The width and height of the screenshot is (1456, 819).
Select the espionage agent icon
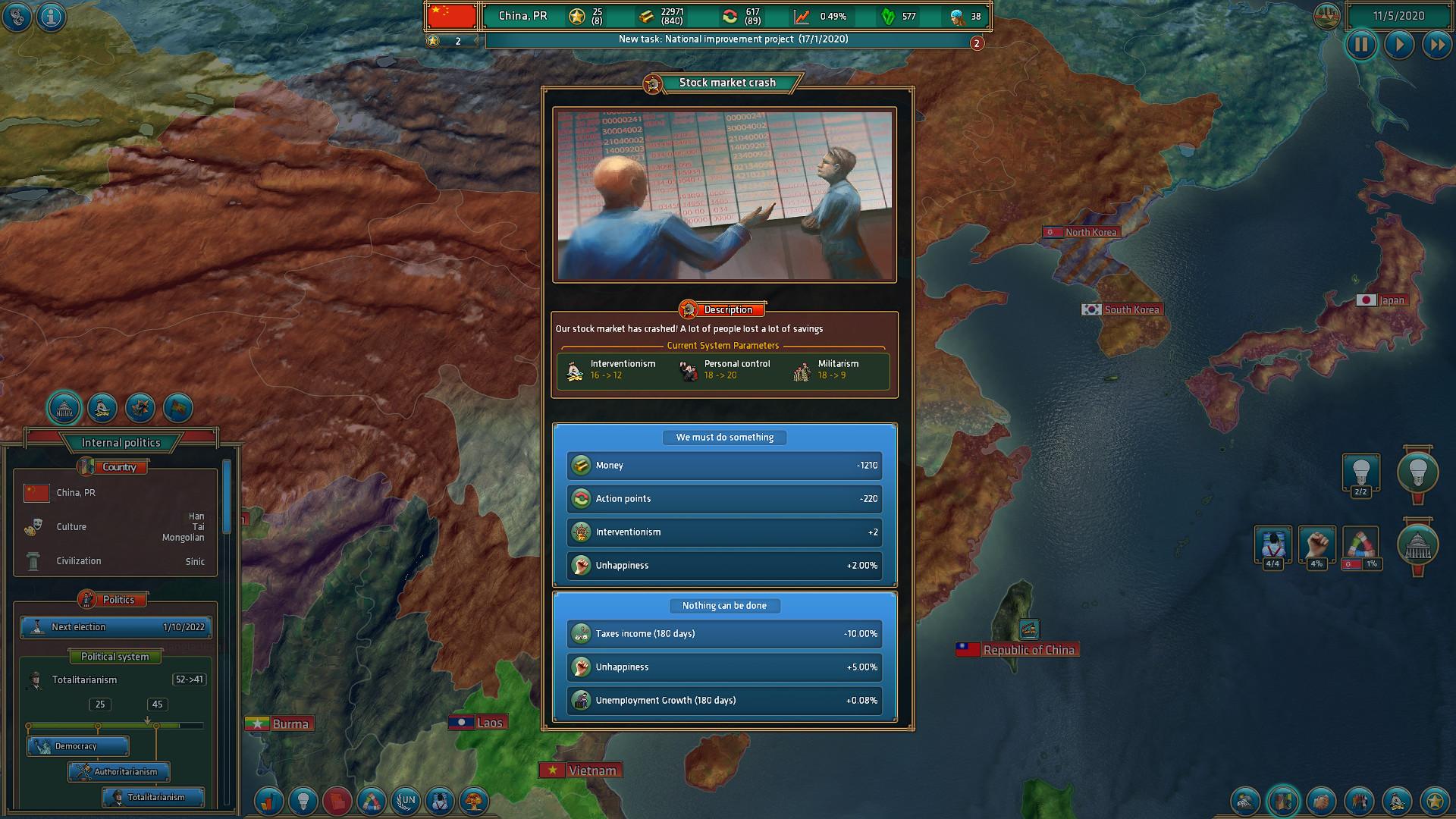(x=438, y=801)
